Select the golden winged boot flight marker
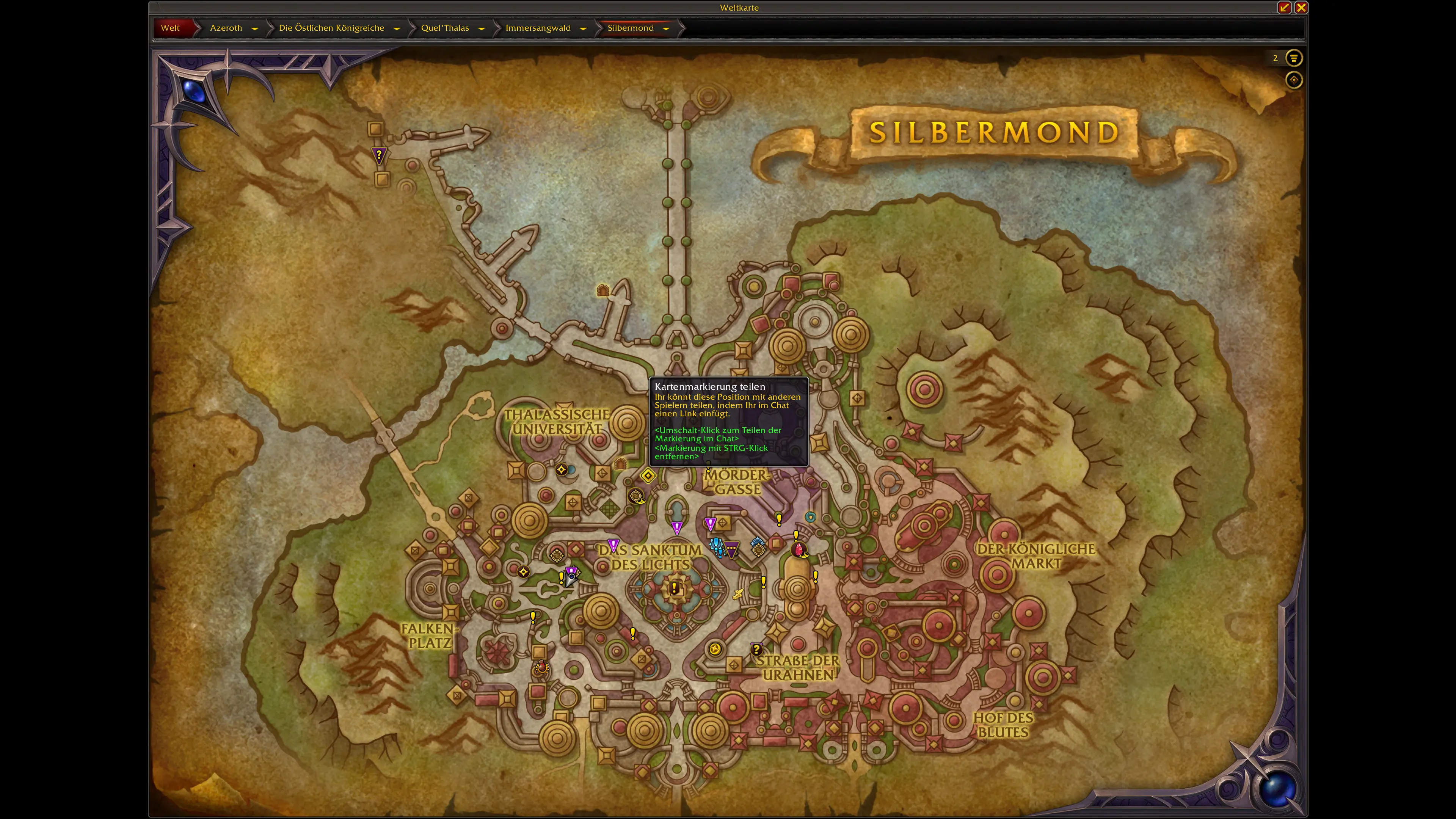The image size is (1456, 819). click(x=737, y=593)
